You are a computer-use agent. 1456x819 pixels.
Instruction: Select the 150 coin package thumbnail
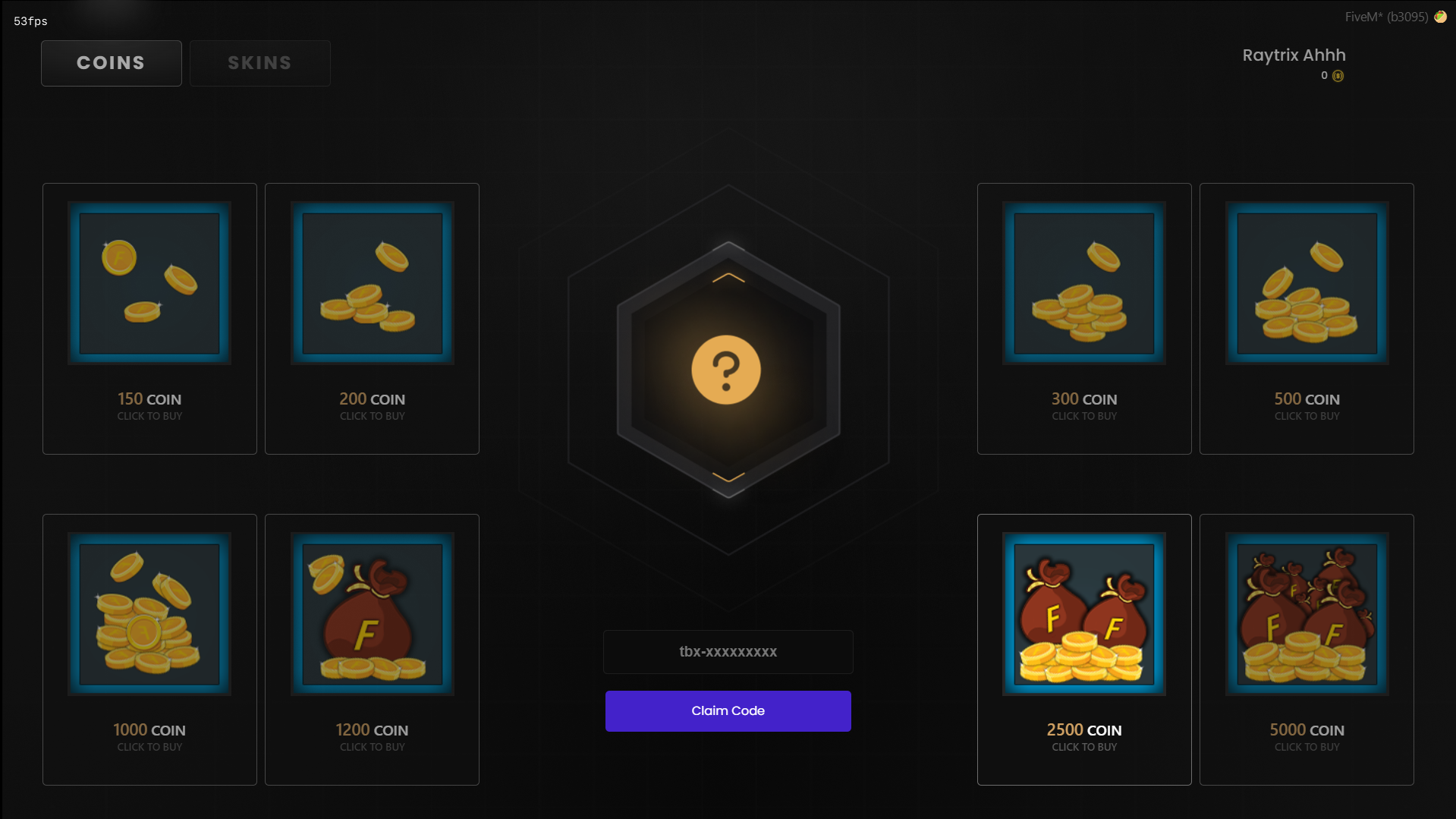149,282
